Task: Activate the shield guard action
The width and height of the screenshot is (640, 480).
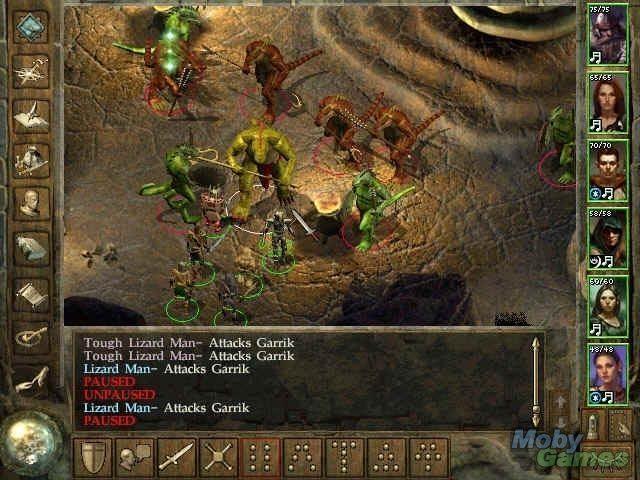Action: tap(93, 456)
